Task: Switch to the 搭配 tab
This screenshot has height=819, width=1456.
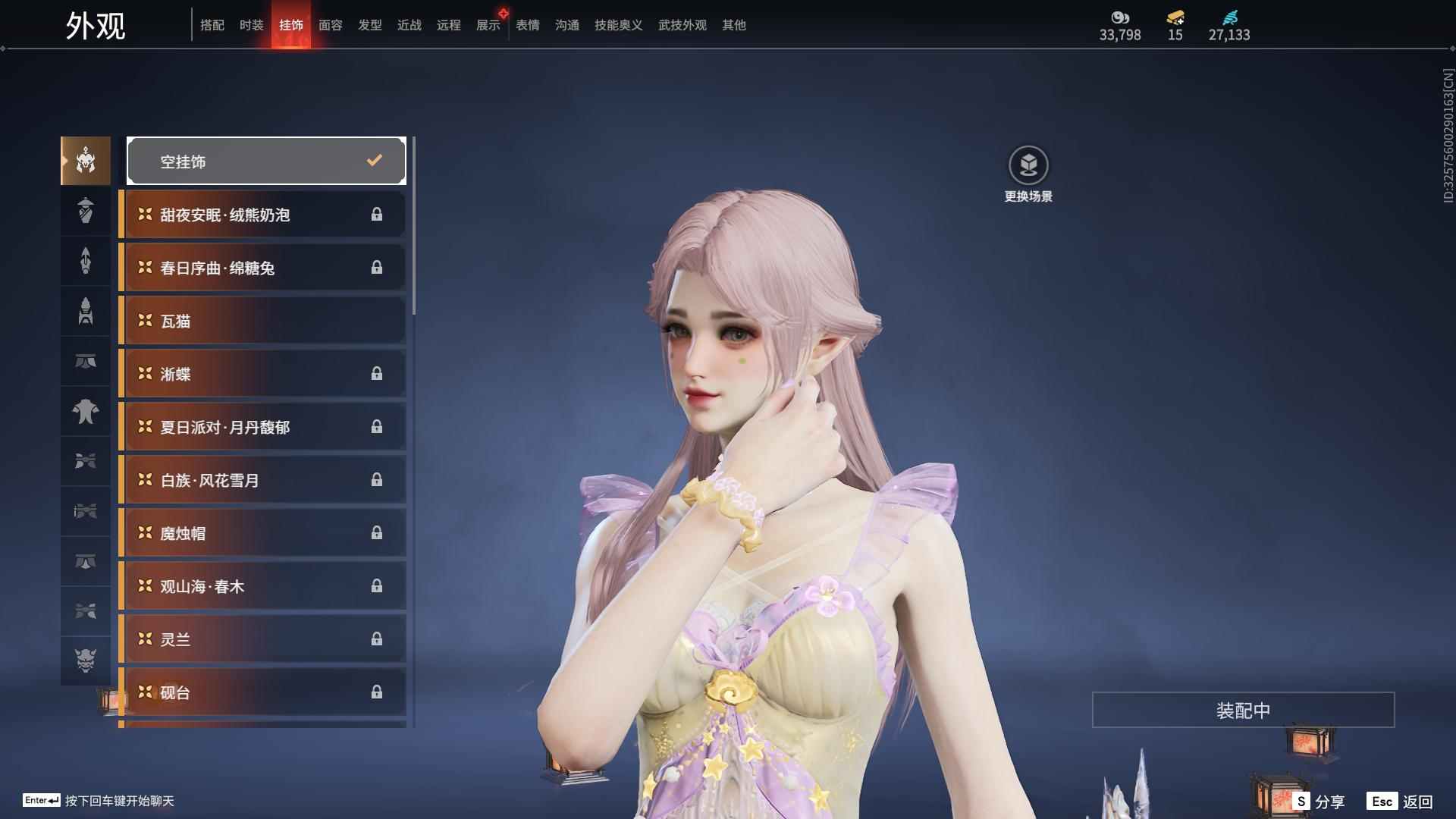Action: (x=212, y=25)
